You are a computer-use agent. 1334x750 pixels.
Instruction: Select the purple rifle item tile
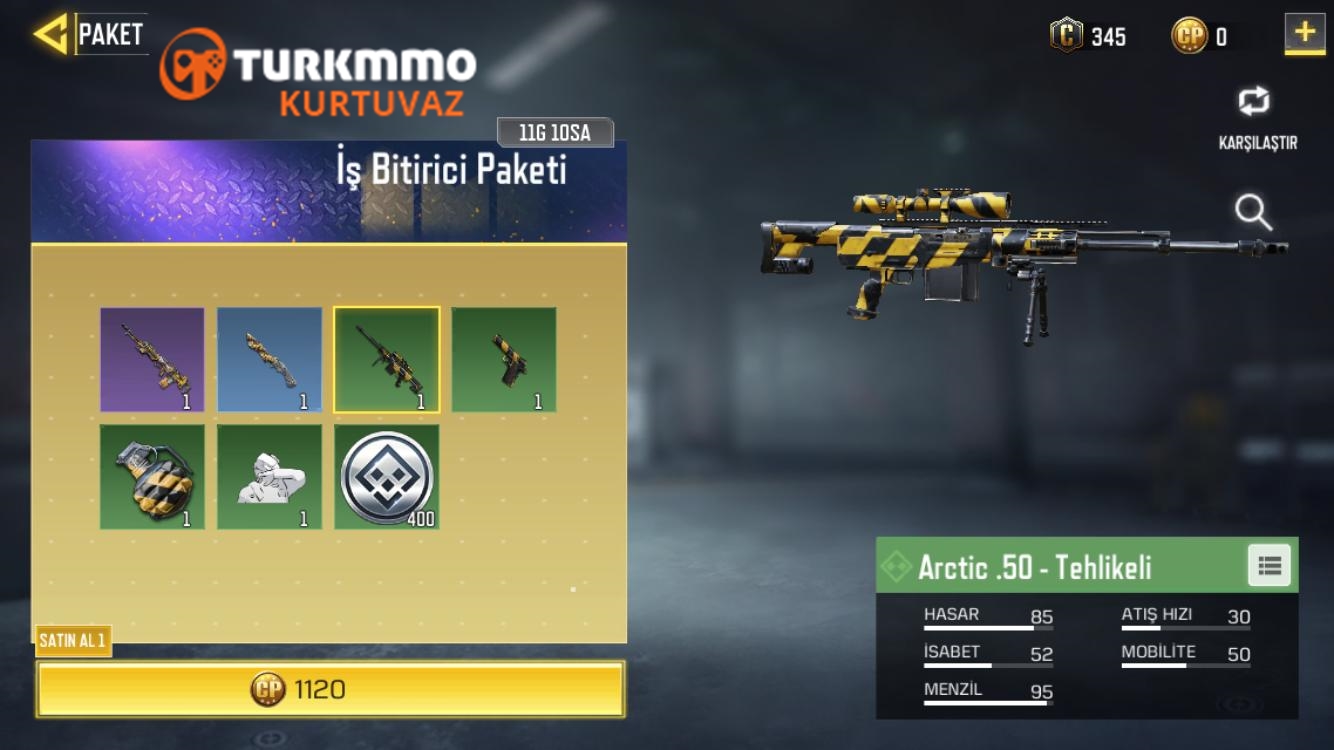152,360
